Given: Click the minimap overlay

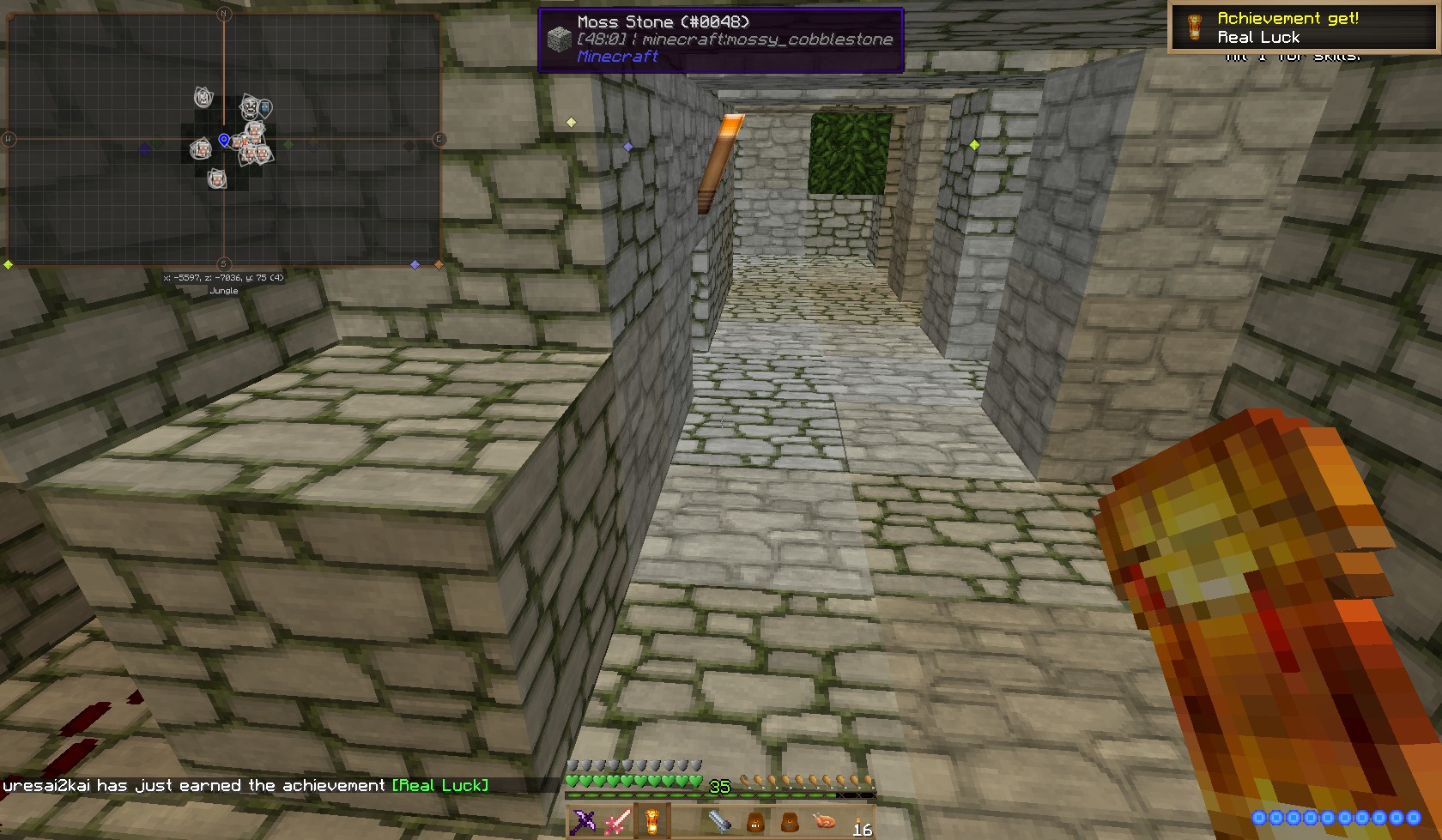Looking at the screenshot, I should (x=223, y=139).
